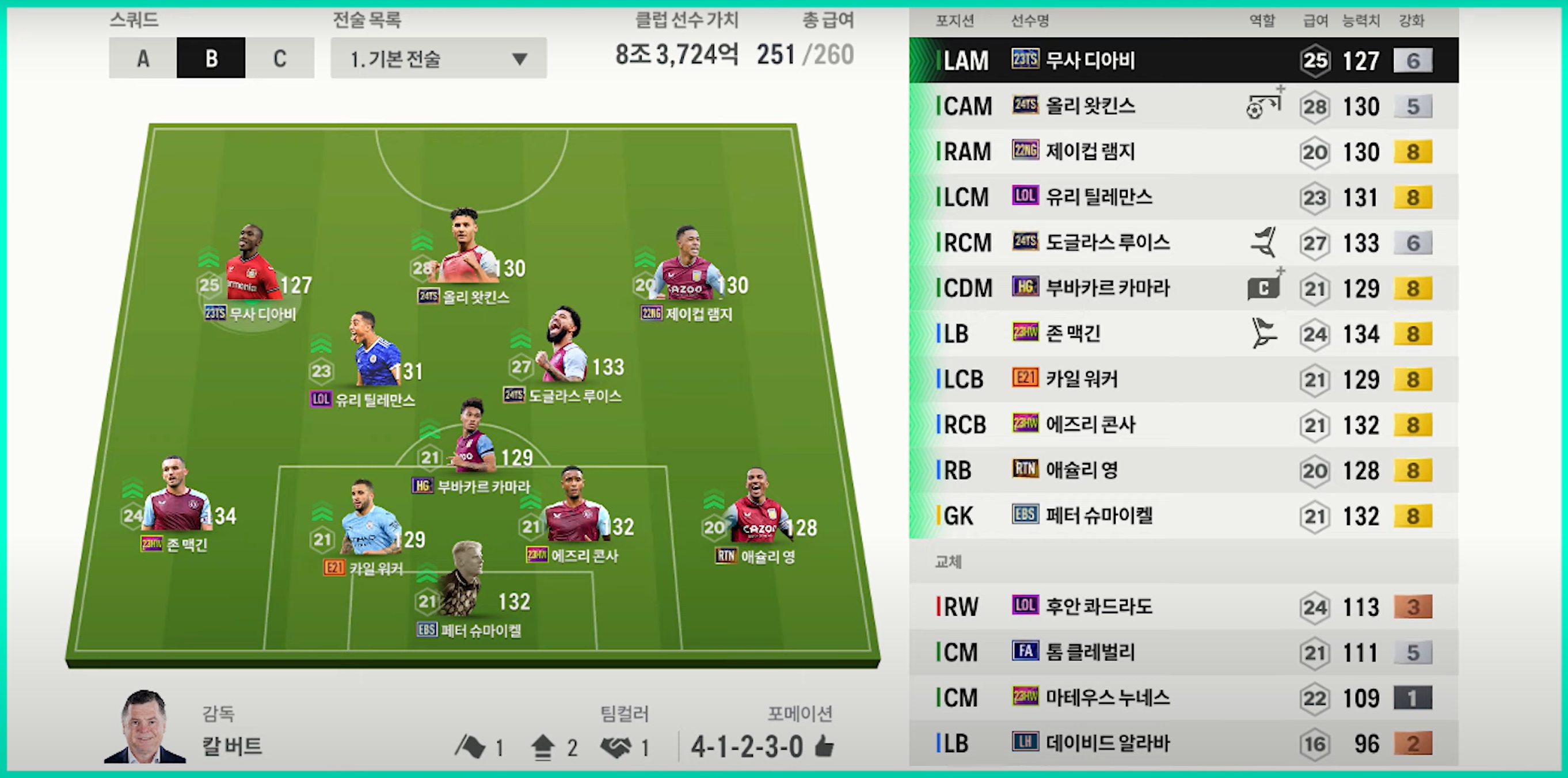Select RAM 제이컵 램지 in player list
Image resolution: width=1568 pixels, height=778 pixels.
point(1183,151)
